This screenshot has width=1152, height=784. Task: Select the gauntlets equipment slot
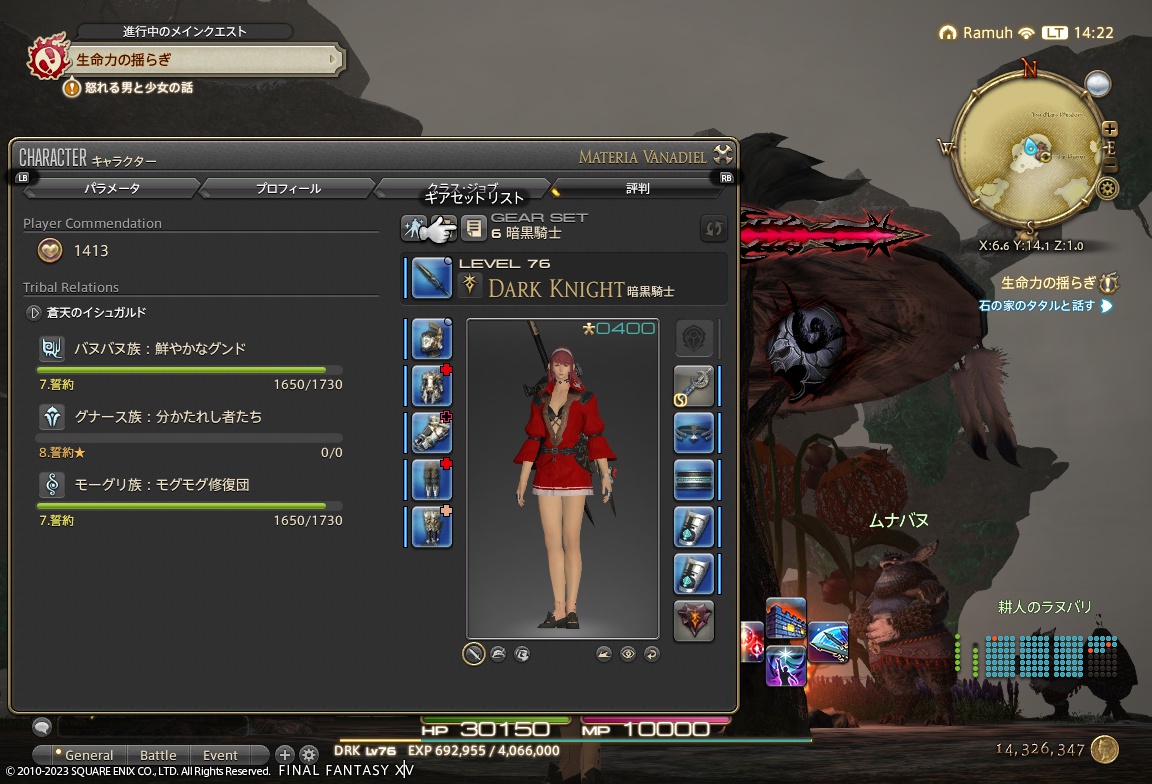click(432, 433)
